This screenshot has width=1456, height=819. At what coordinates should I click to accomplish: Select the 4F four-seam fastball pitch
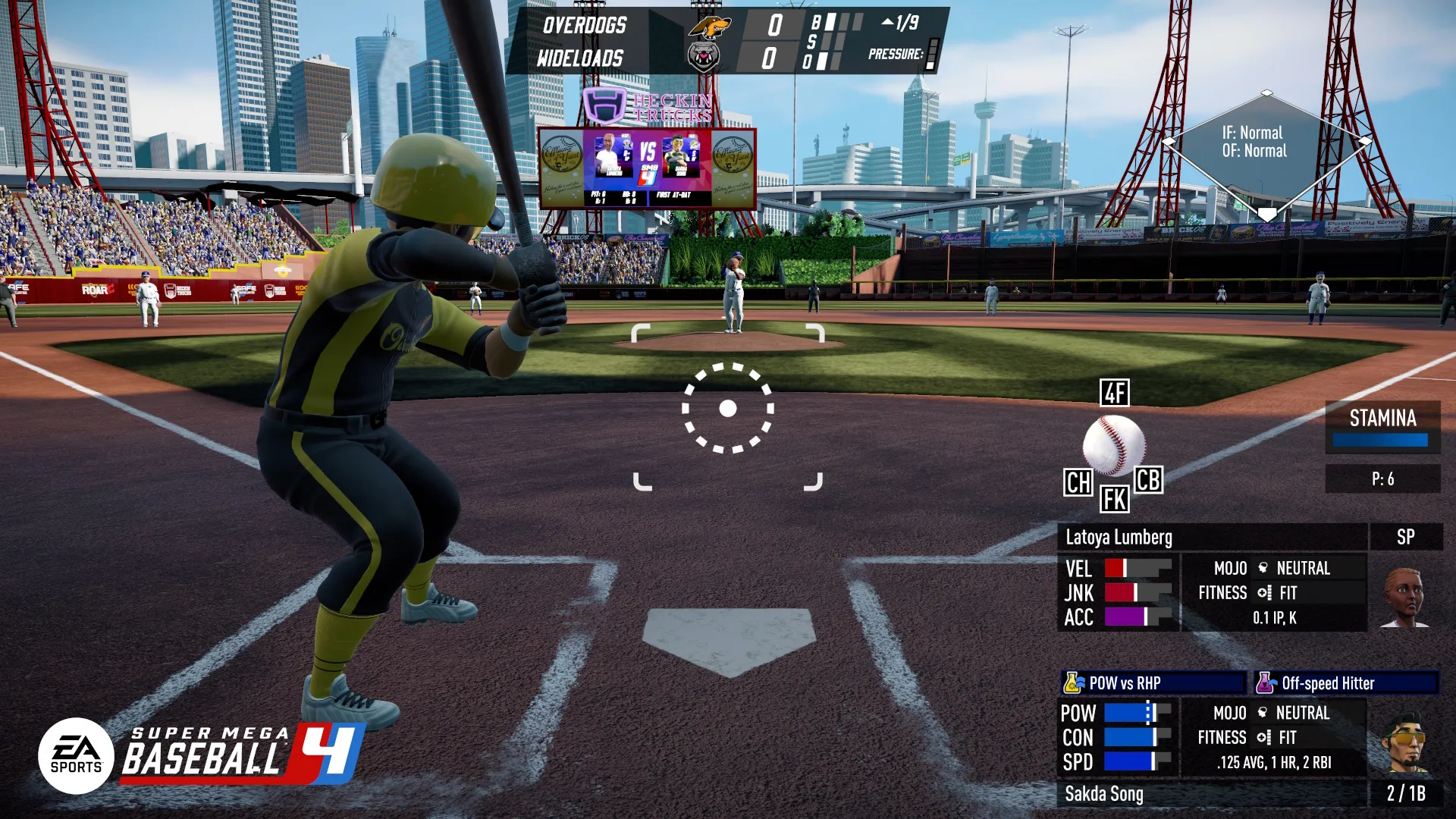pyautogui.click(x=1114, y=393)
